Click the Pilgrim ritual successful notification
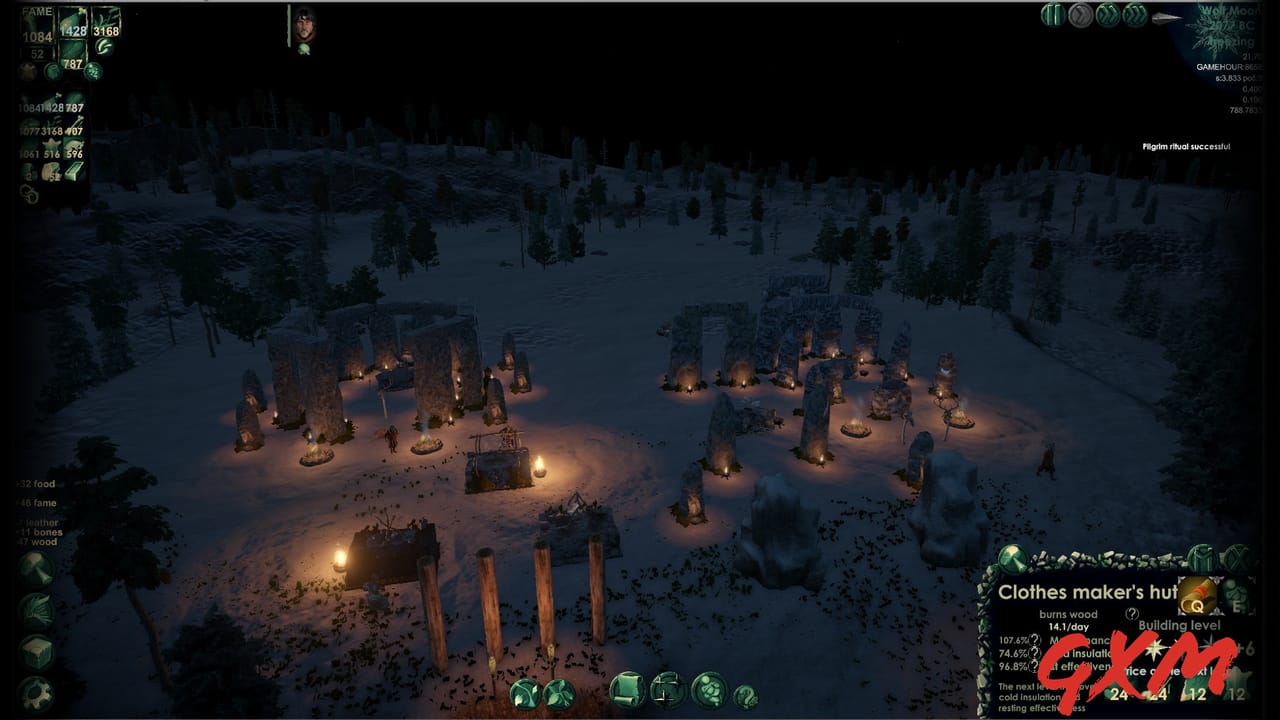The width and height of the screenshot is (1280, 720). point(1189,145)
